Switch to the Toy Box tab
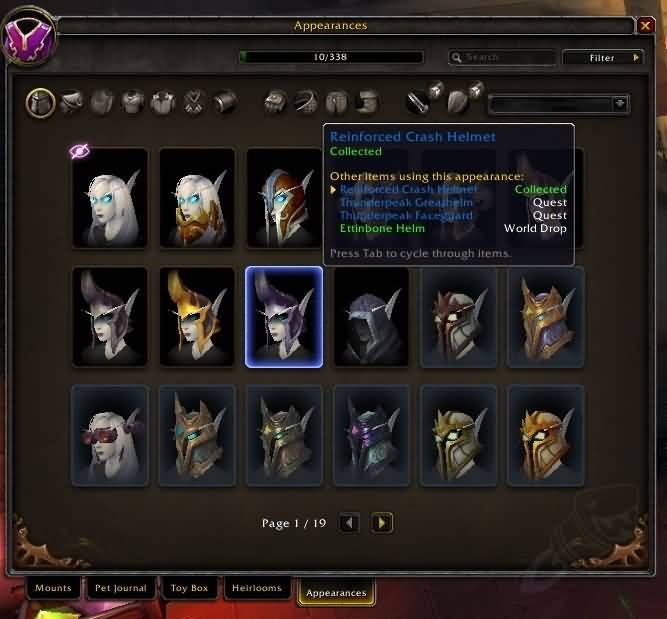 189,588
